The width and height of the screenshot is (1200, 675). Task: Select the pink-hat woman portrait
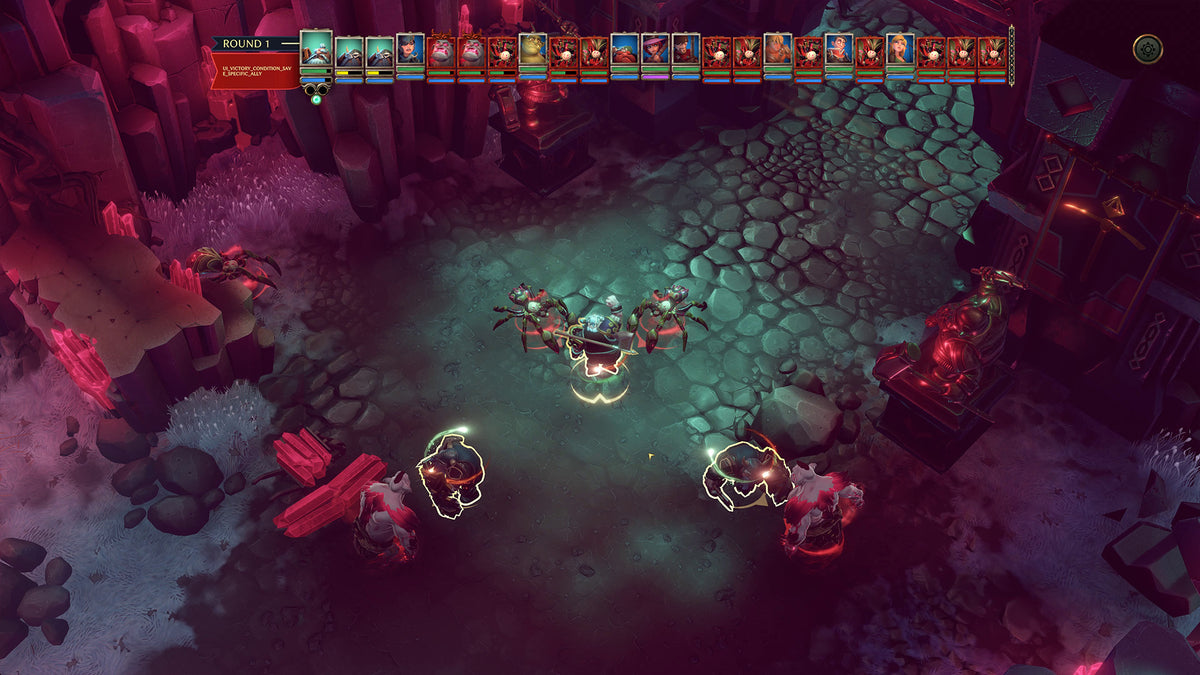655,50
